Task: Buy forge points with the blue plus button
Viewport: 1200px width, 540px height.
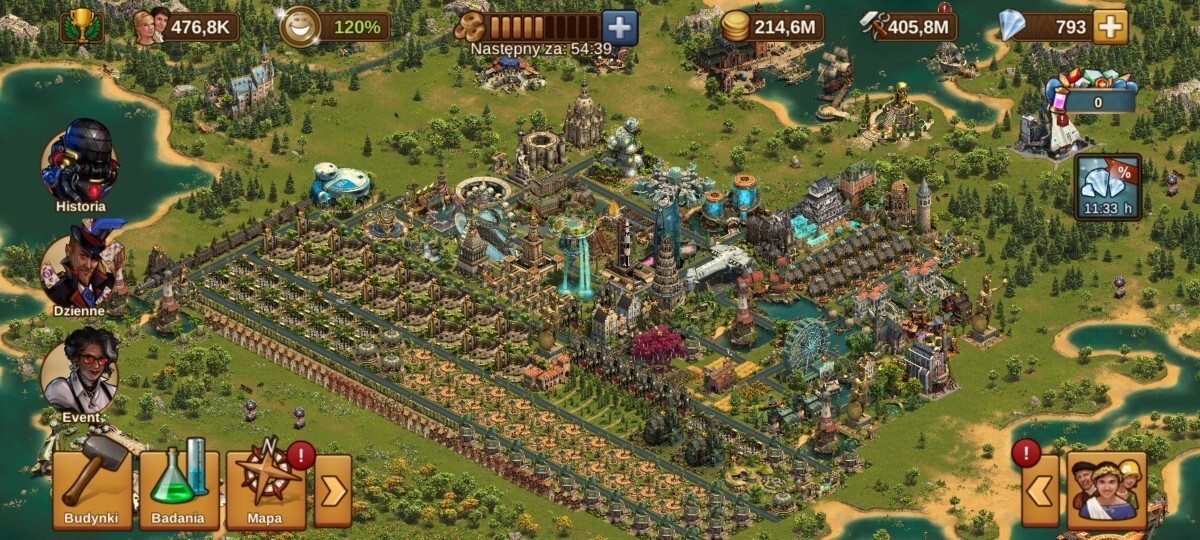Action: click(x=620, y=27)
